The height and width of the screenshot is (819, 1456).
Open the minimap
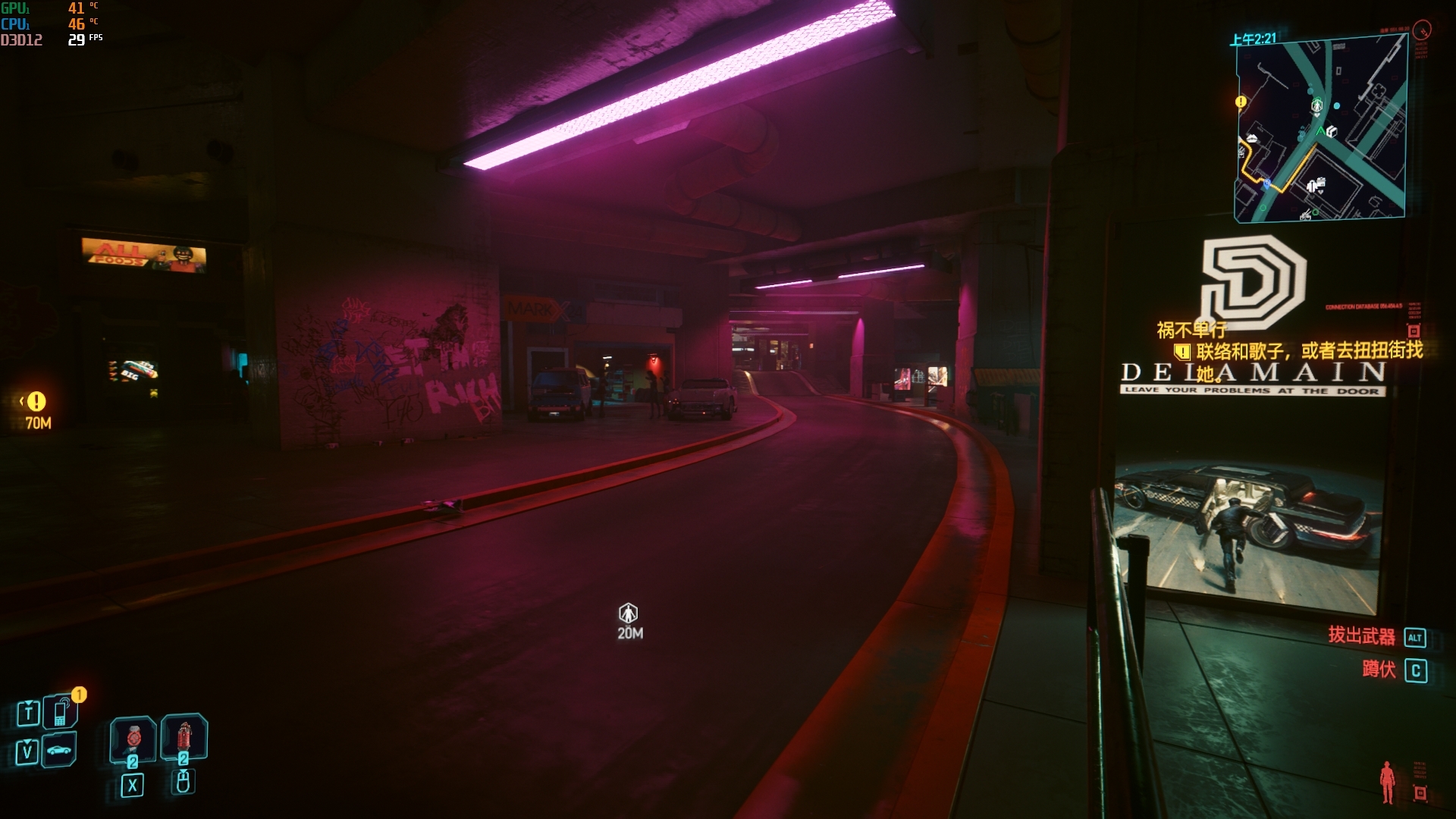(x=1320, y=129)
